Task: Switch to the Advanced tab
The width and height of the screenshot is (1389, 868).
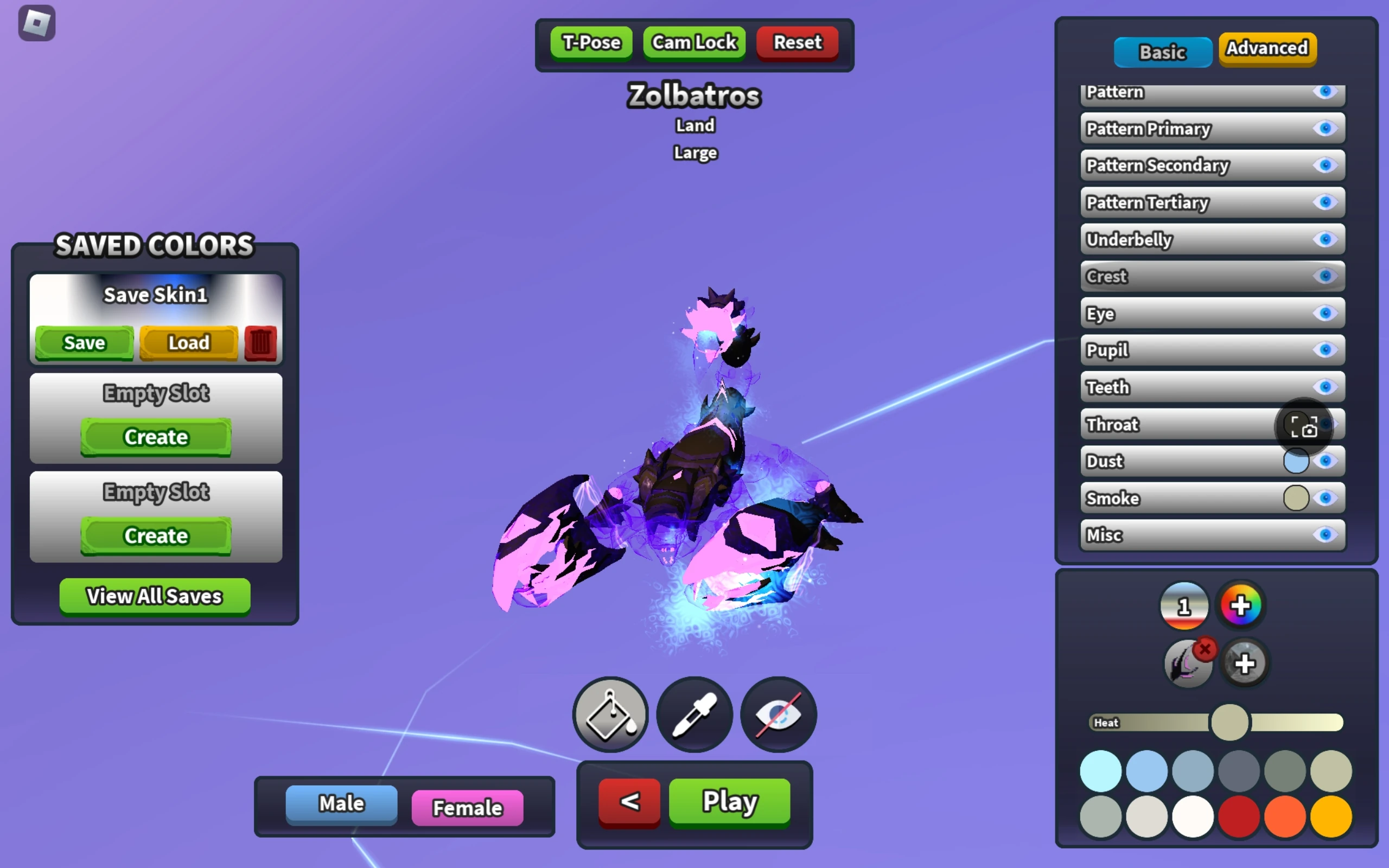Action: [1266, 49]
